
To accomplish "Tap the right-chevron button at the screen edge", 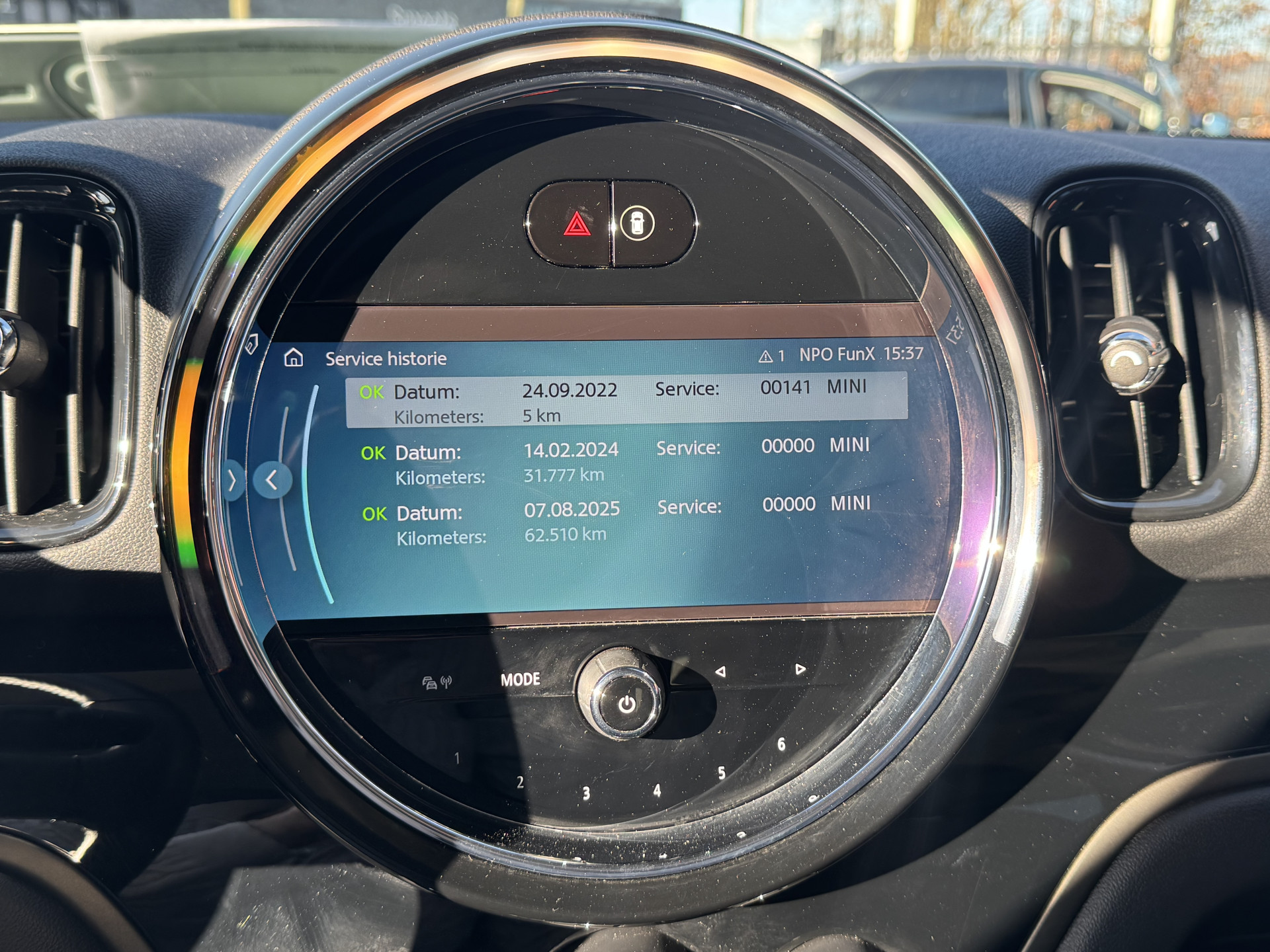I will 232,481.
